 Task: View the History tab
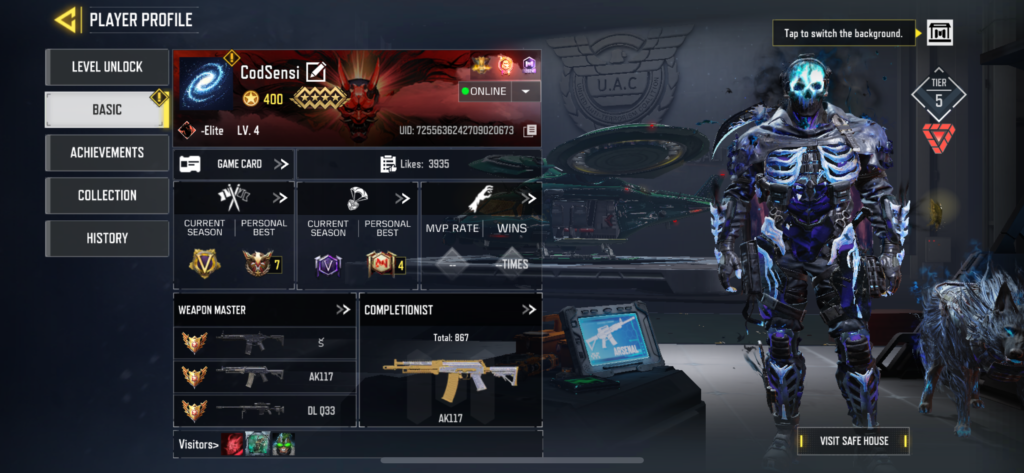tap(106, 239)
